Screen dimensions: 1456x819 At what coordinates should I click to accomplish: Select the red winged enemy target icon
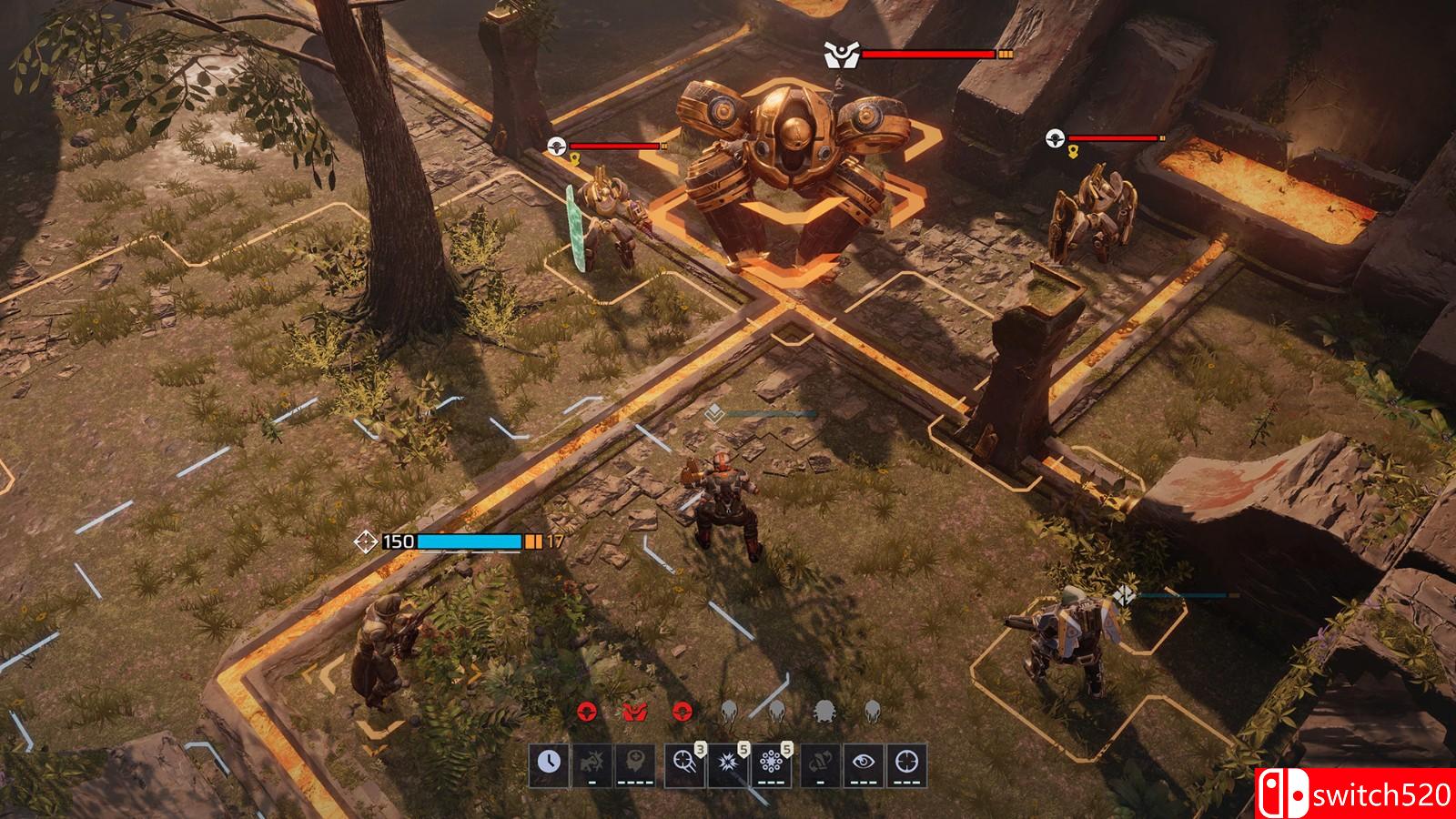coord(634,711)
